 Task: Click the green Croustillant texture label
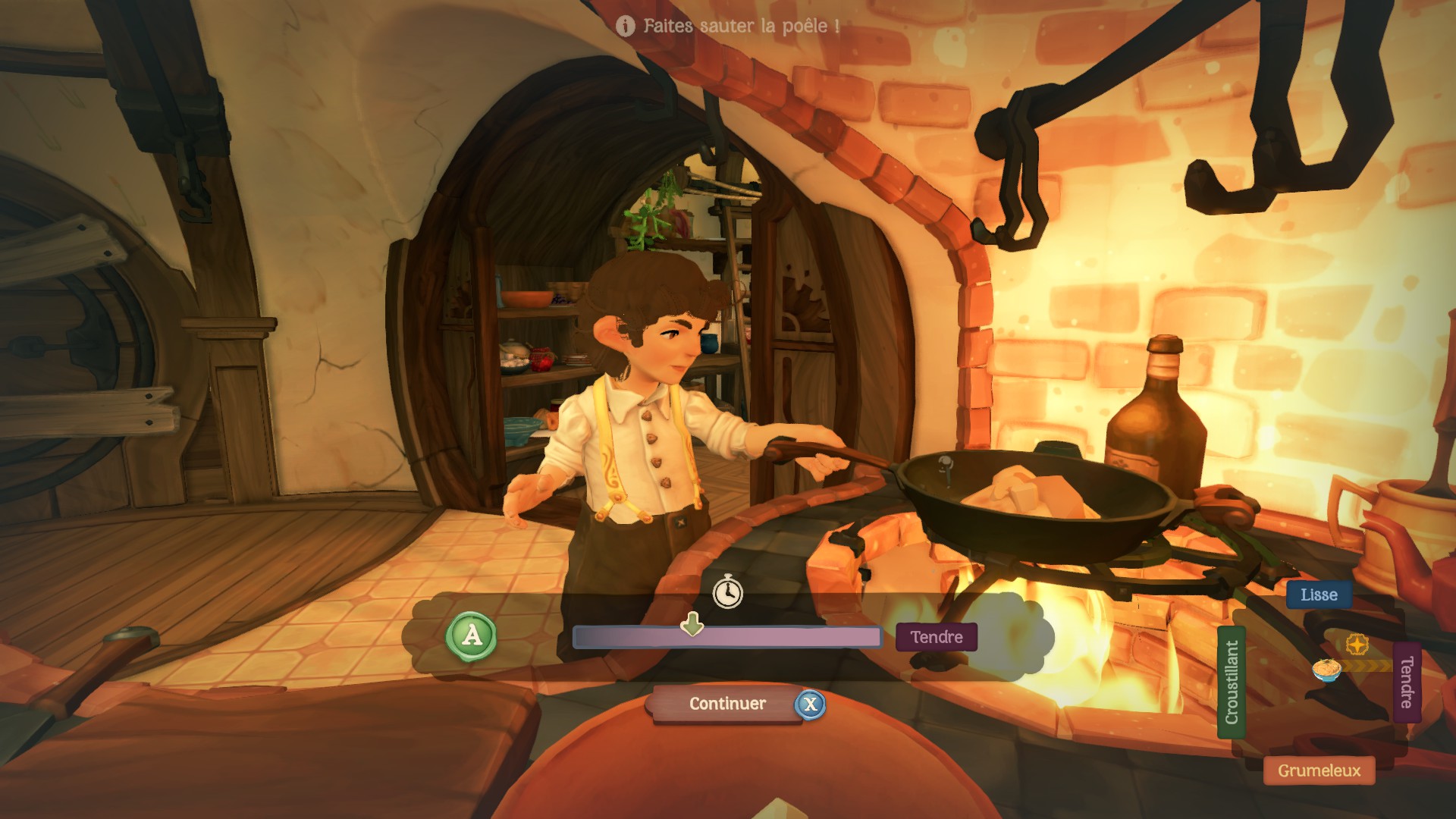point(1232,682)
